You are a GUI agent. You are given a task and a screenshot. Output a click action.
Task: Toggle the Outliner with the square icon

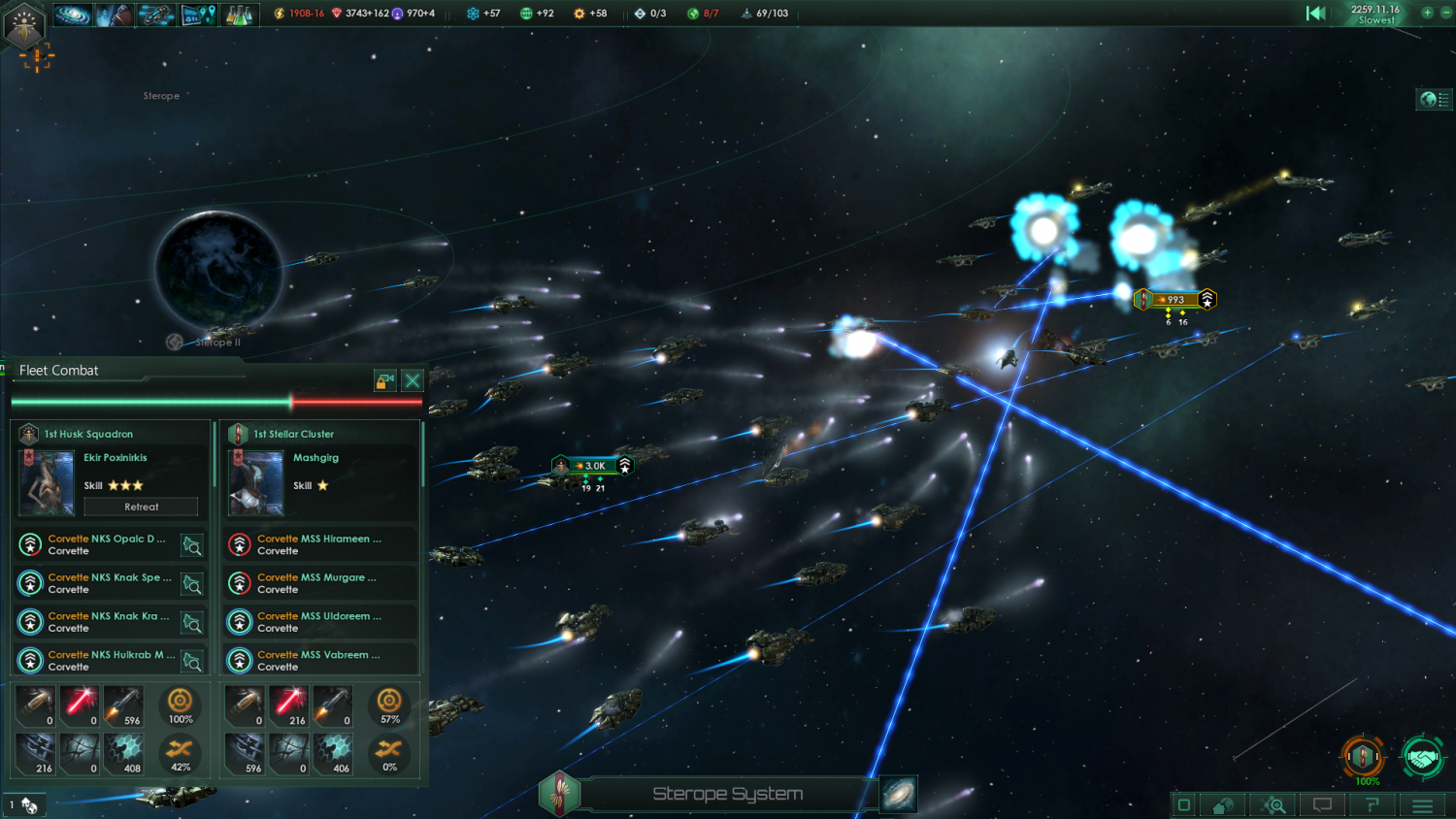pos(1184,804)
